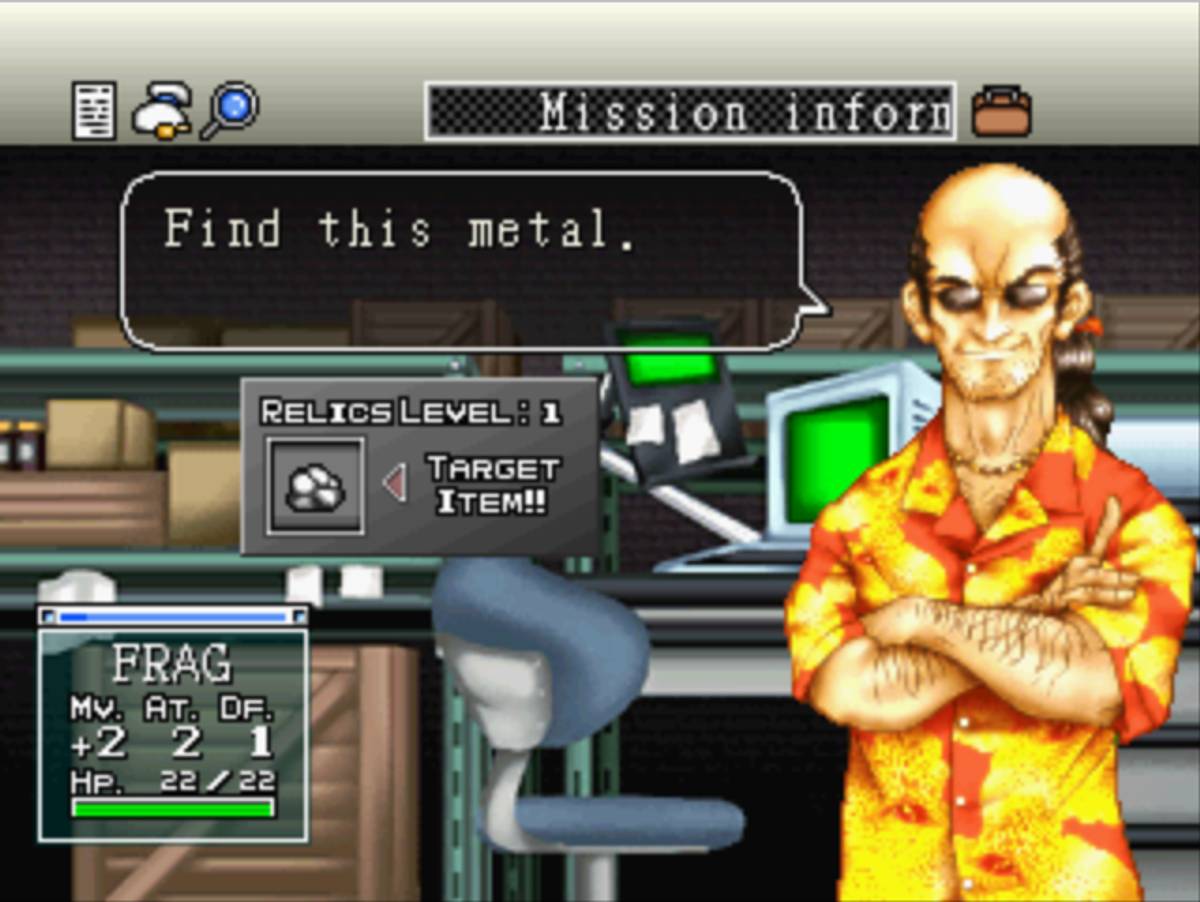Image resolution: width=1200 pixels, height=902 pixels.
Task: Select the target metal item slot
Action: 315,485
